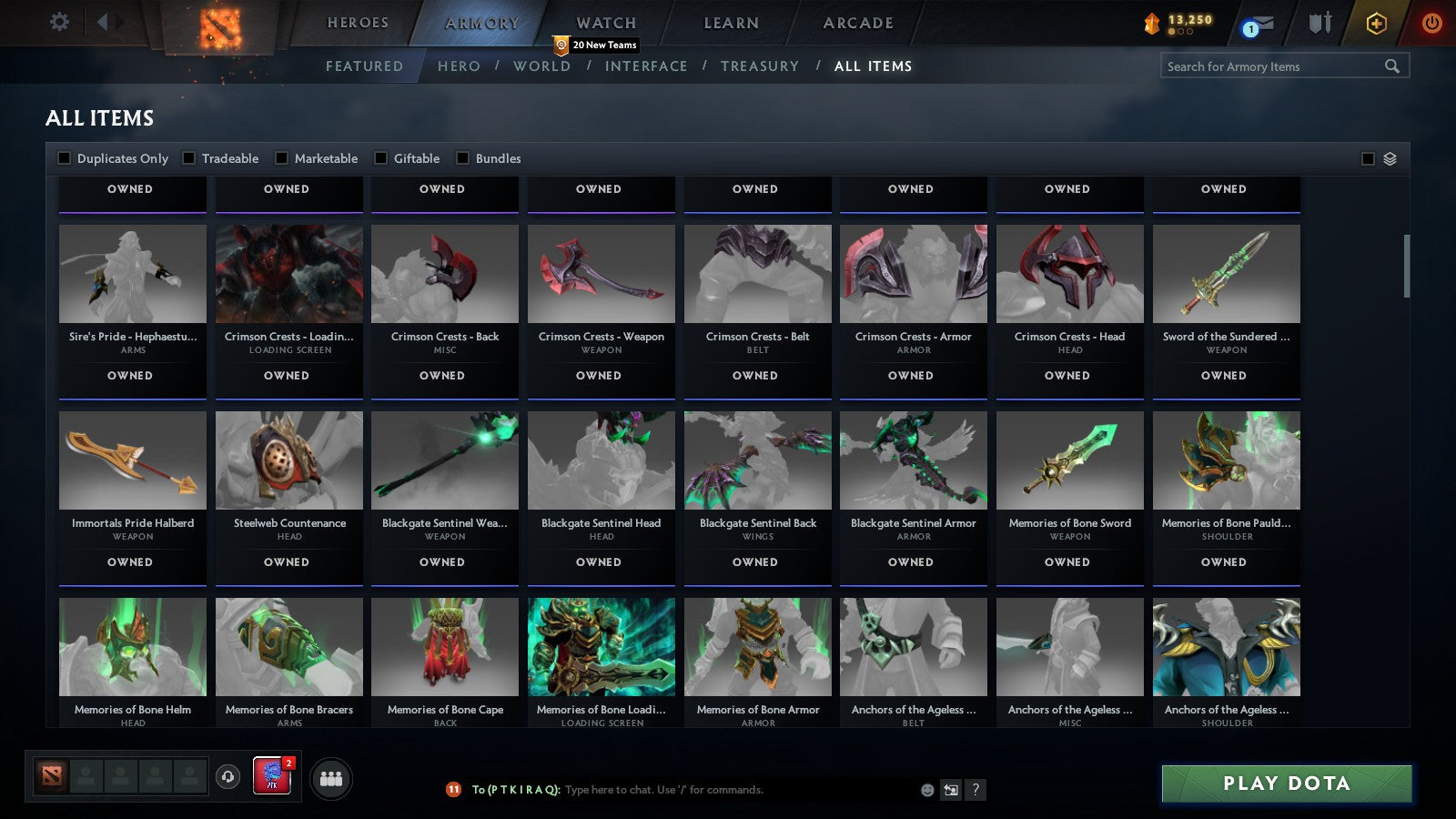This screenshot has height=819, width=1456.
Task: Select the Memories of Bone Sword thumbnail
Action: [x=1069, y=460]
